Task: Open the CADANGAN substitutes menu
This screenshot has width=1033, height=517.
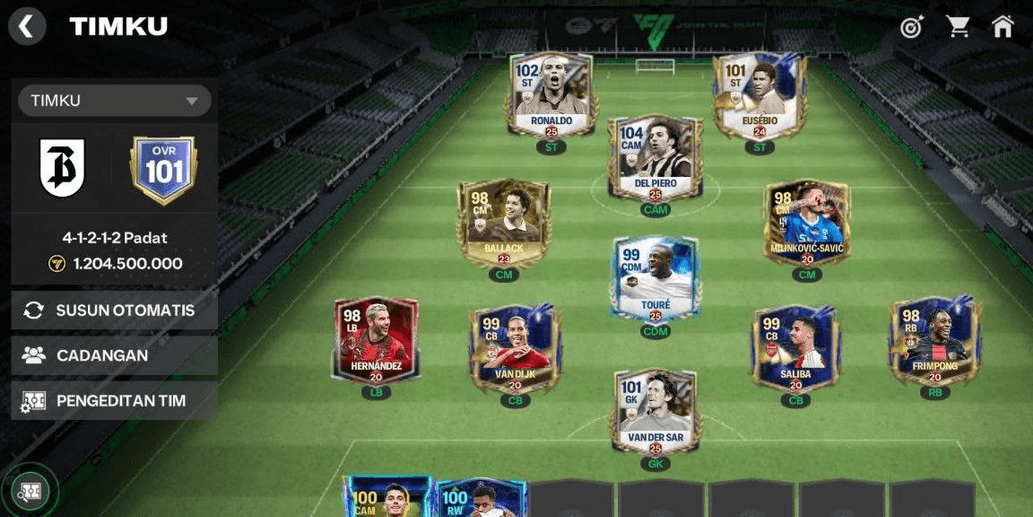Action: pos(114,355)
